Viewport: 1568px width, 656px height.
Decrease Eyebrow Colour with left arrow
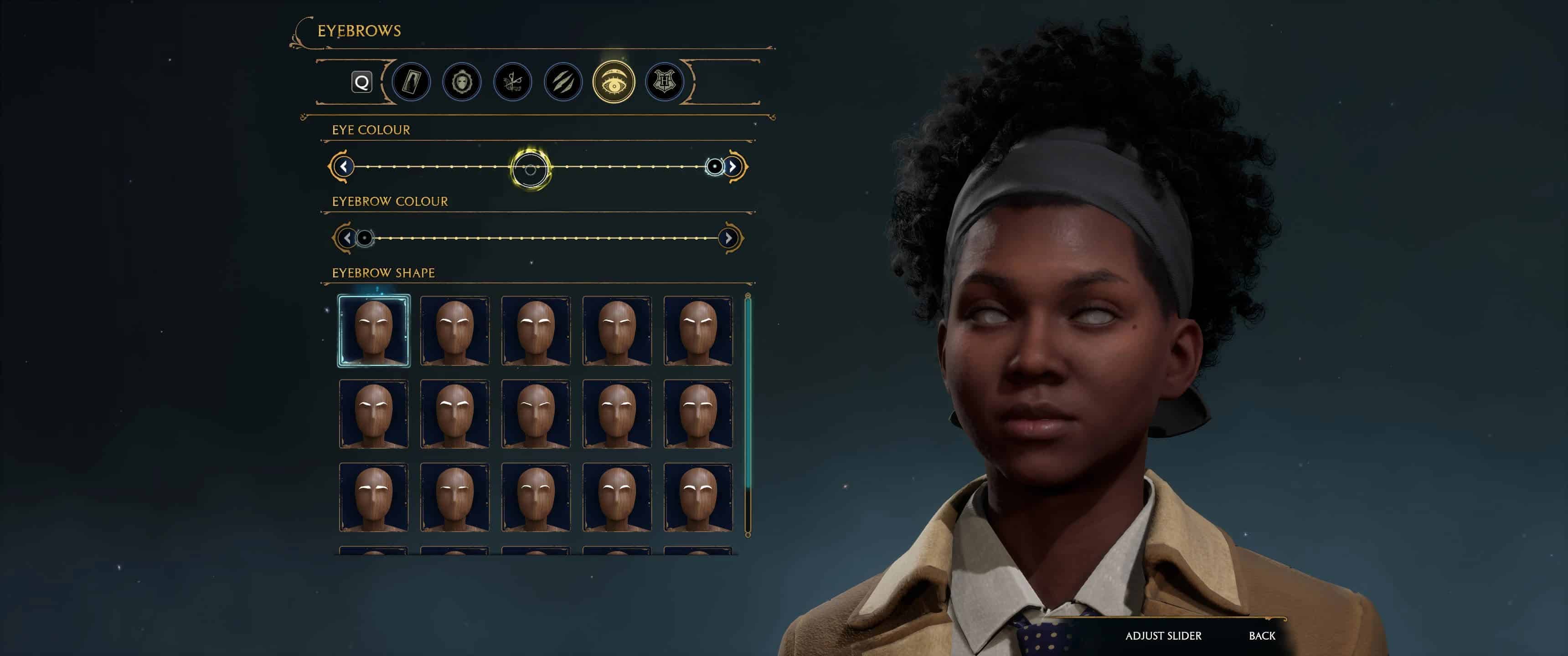347,238
